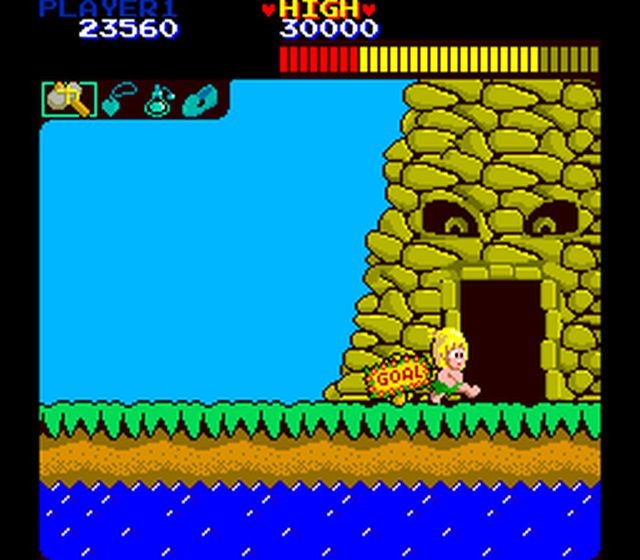Select the teal shoe item icon
The height and width of the screenshot is (560, 640).
(x=200, y=100)
